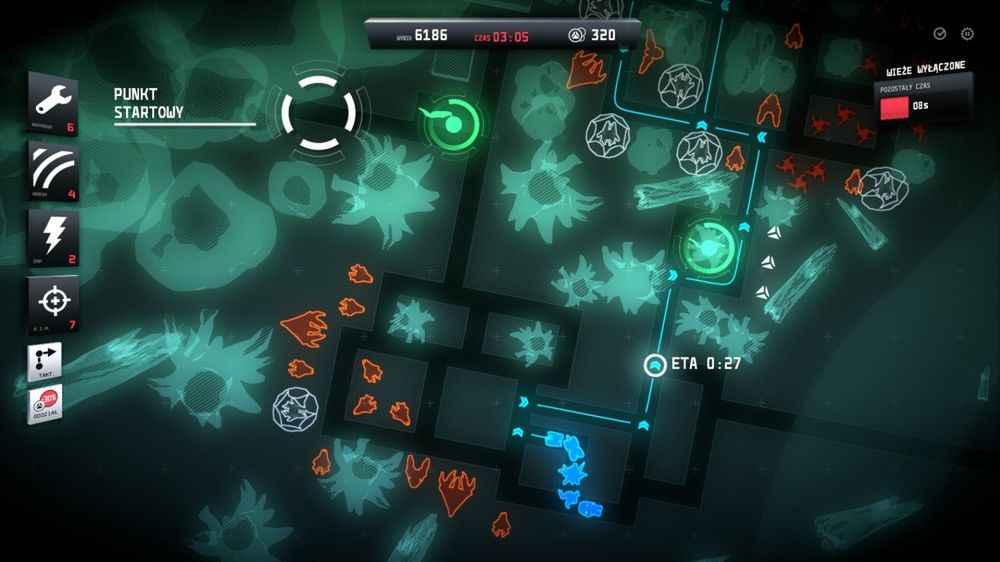This screenshot has height=562, width=1000.
Task: Choose the crosshair A.I.M. ability
Action: click(x=52, y=304)
